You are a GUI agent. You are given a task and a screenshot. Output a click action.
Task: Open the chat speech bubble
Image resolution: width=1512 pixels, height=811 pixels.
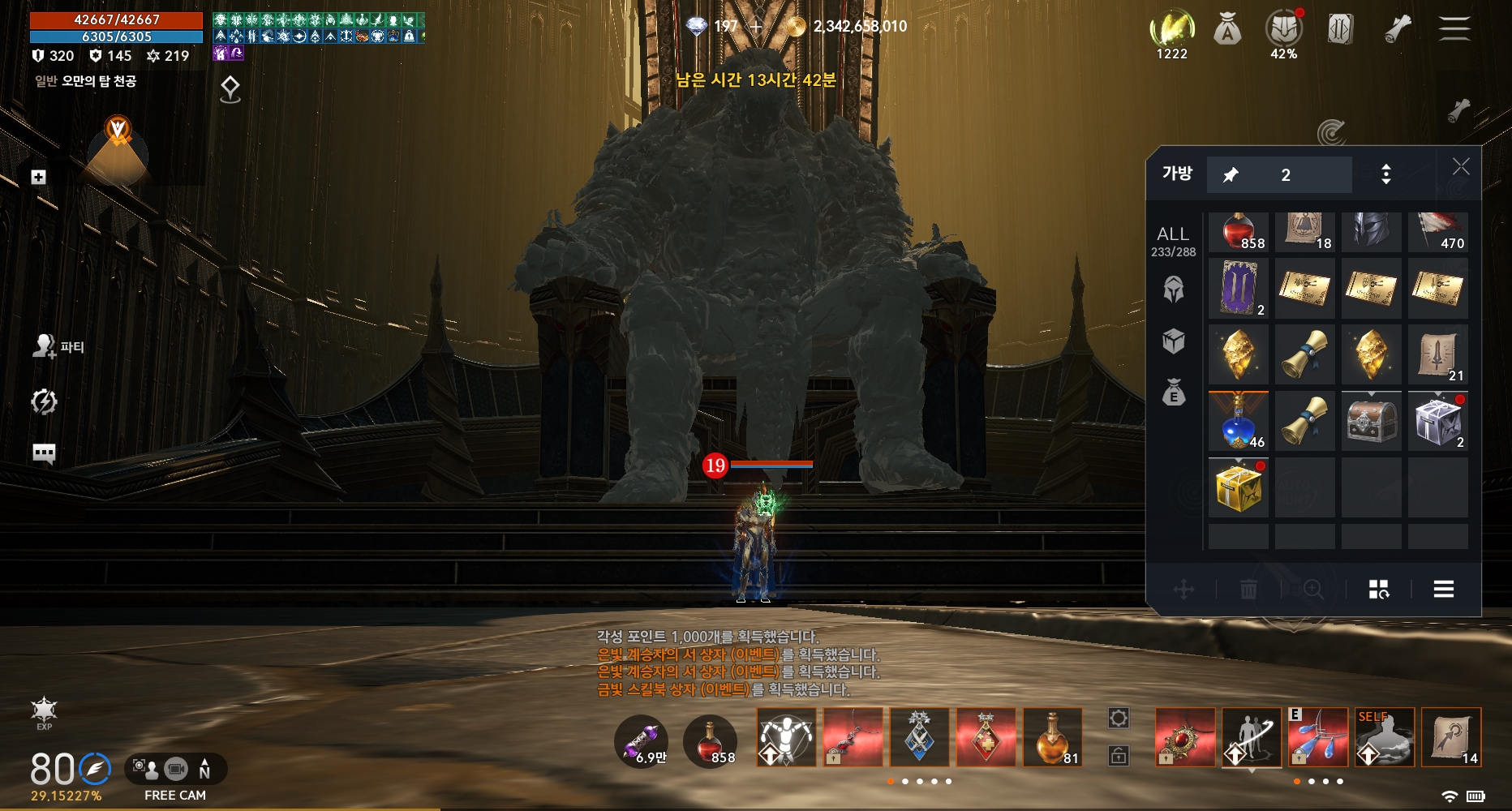[44, 453]
